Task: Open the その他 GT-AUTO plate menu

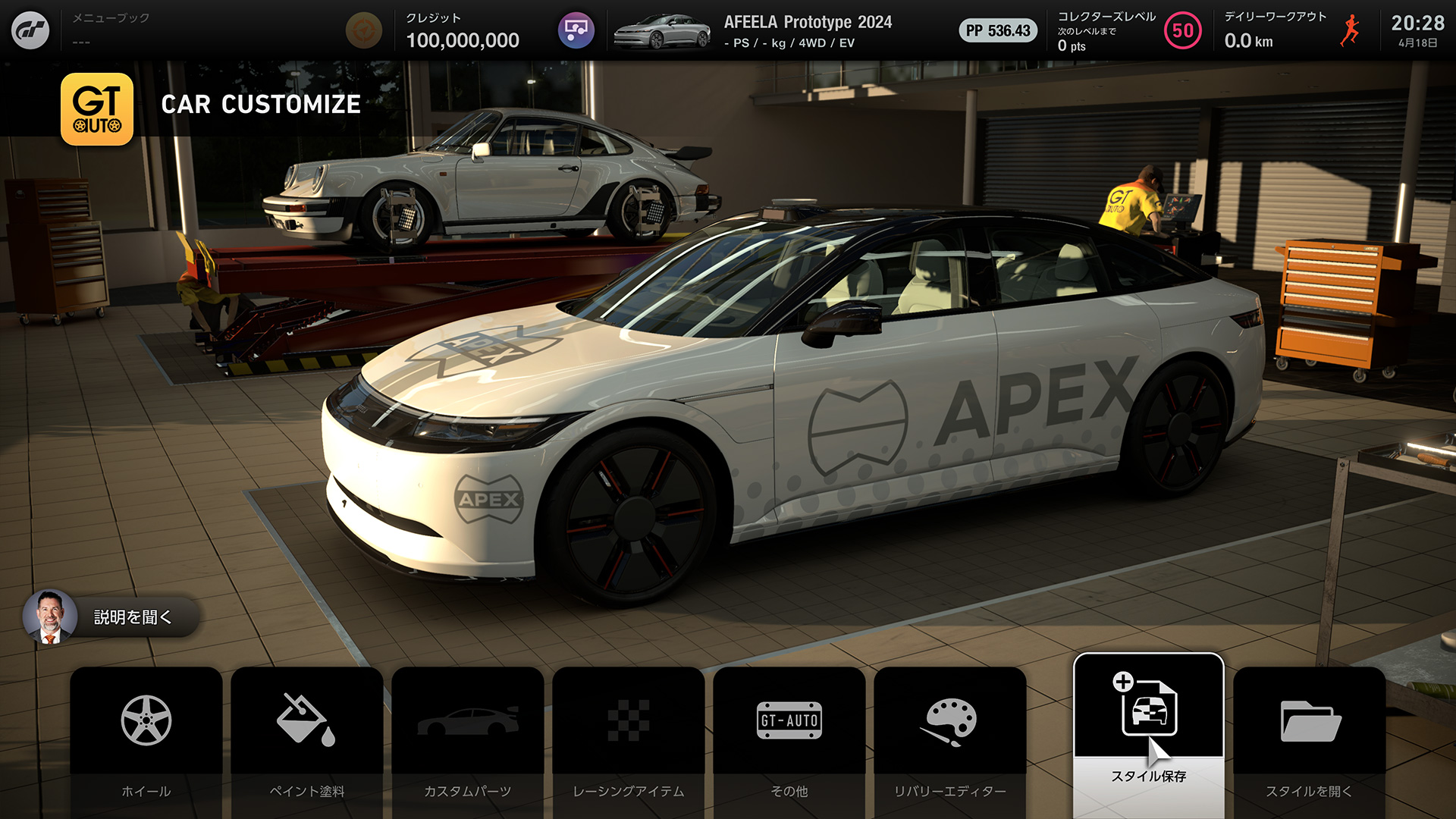Action: (x=789, y=739)
